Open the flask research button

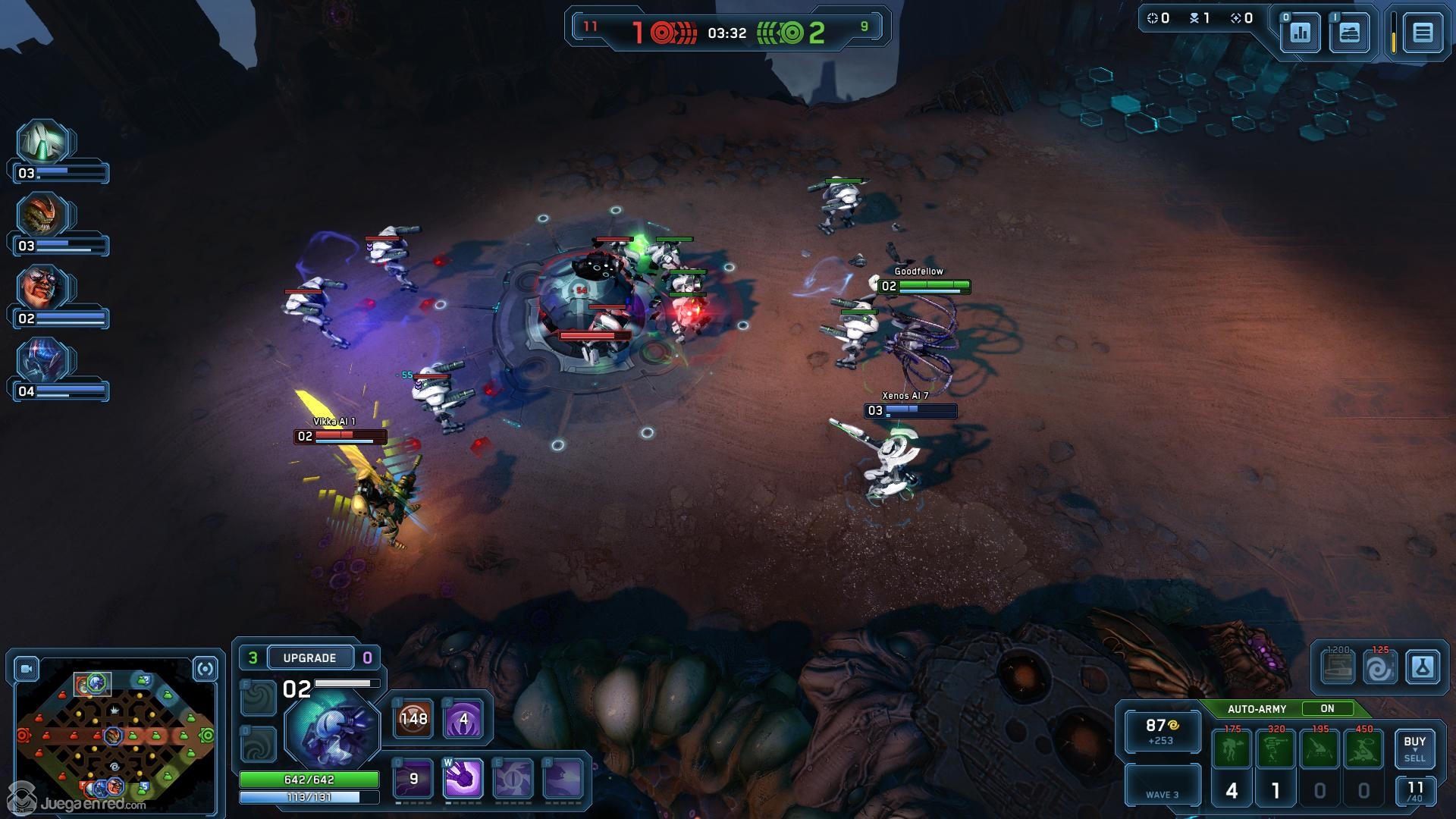[x=1422, y=668]
